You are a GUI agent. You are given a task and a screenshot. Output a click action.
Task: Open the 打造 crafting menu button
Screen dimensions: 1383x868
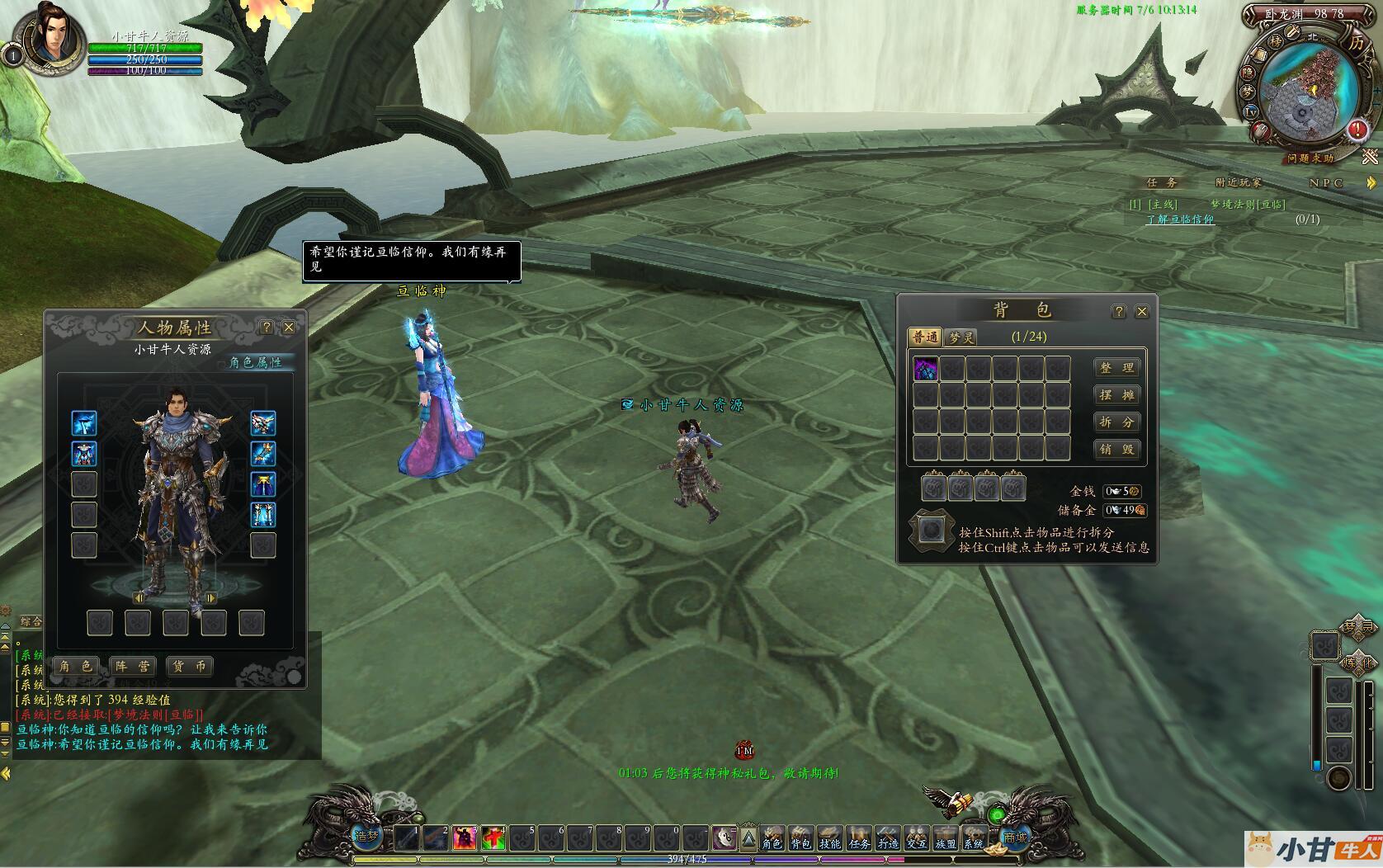coord(887,838)
